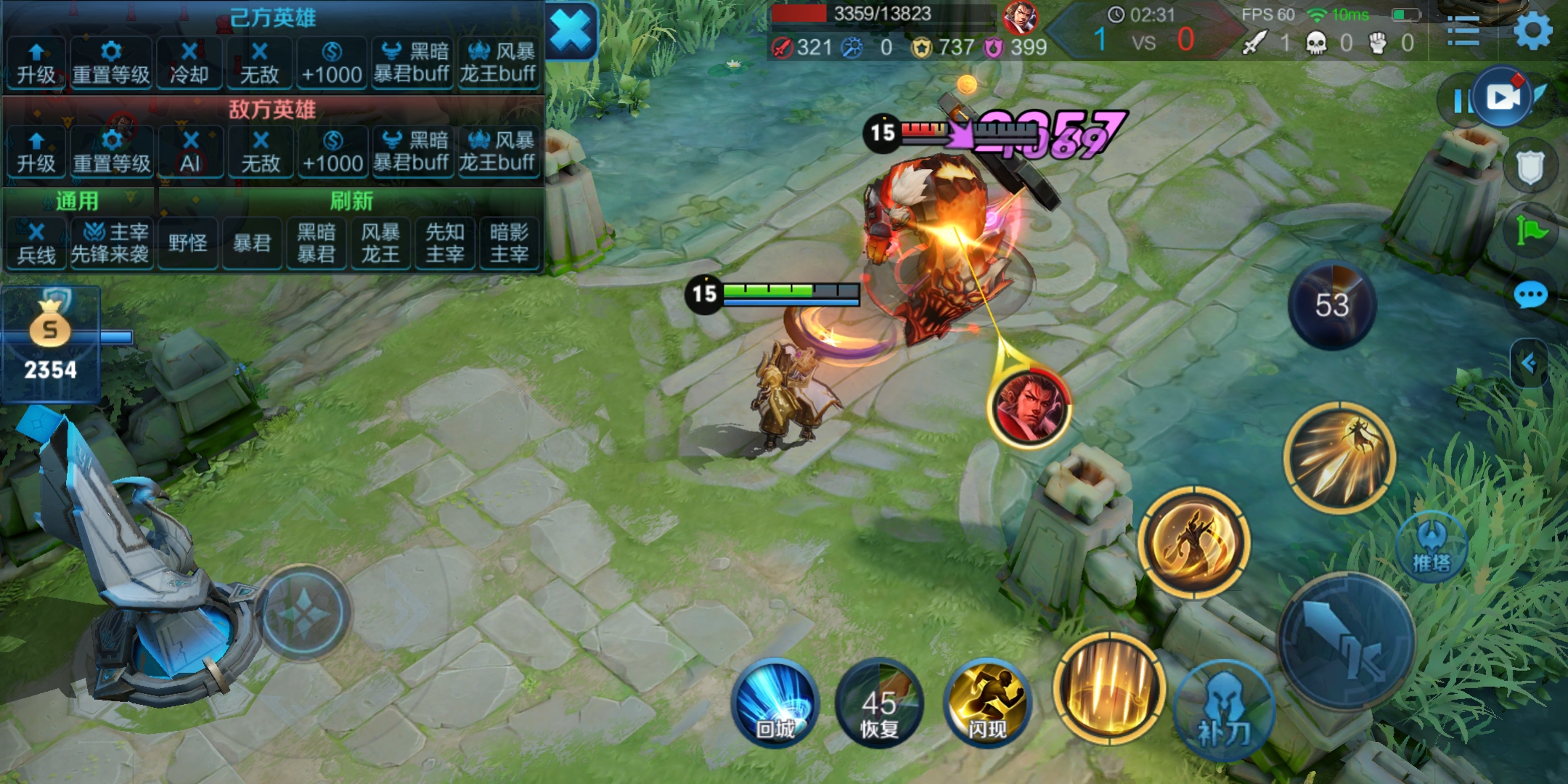
Task: Select the 主宰先锋来袭 option
Action: (111, 243)
